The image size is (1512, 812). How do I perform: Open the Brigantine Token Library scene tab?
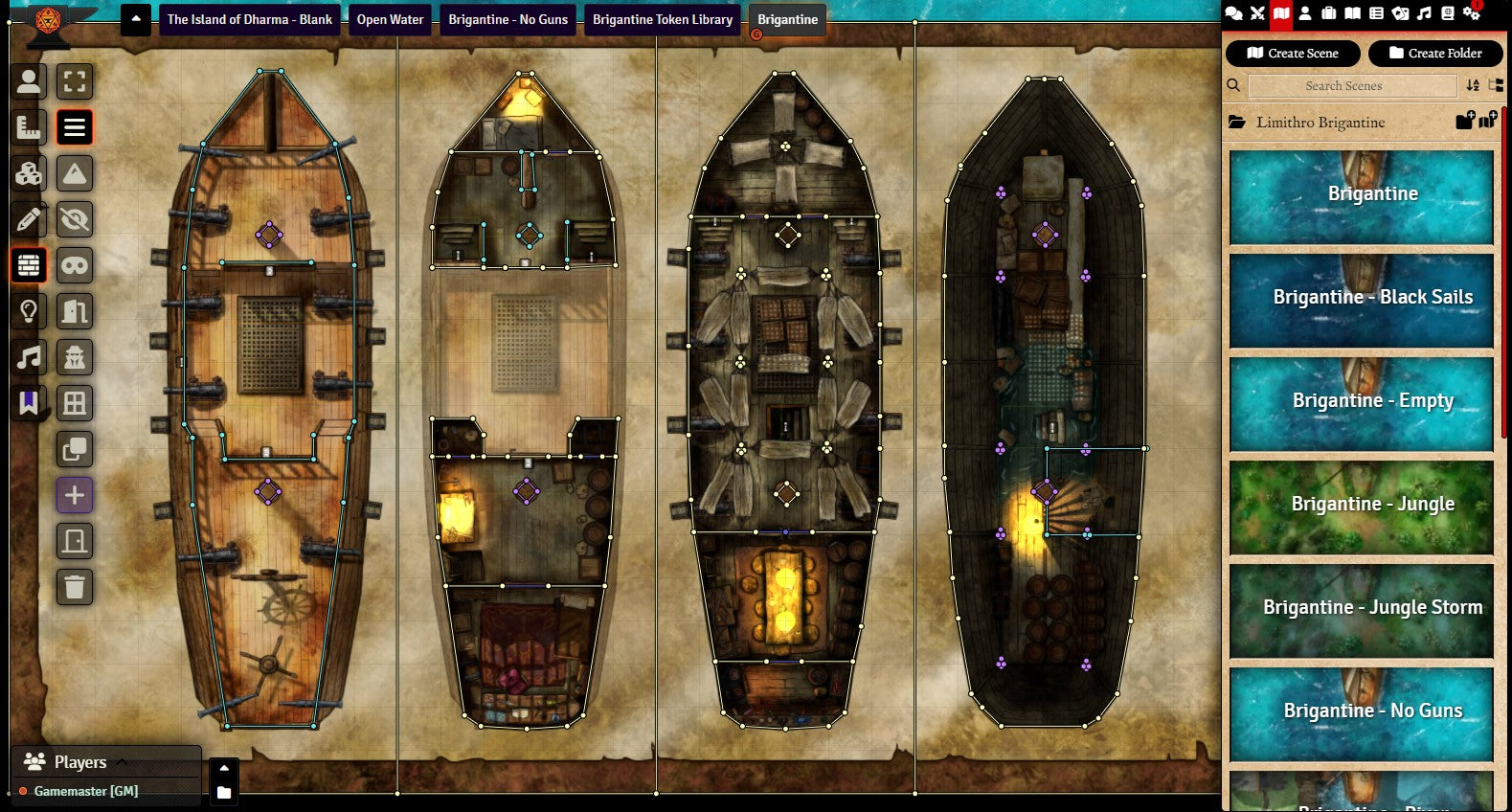[x=662, y=19]
